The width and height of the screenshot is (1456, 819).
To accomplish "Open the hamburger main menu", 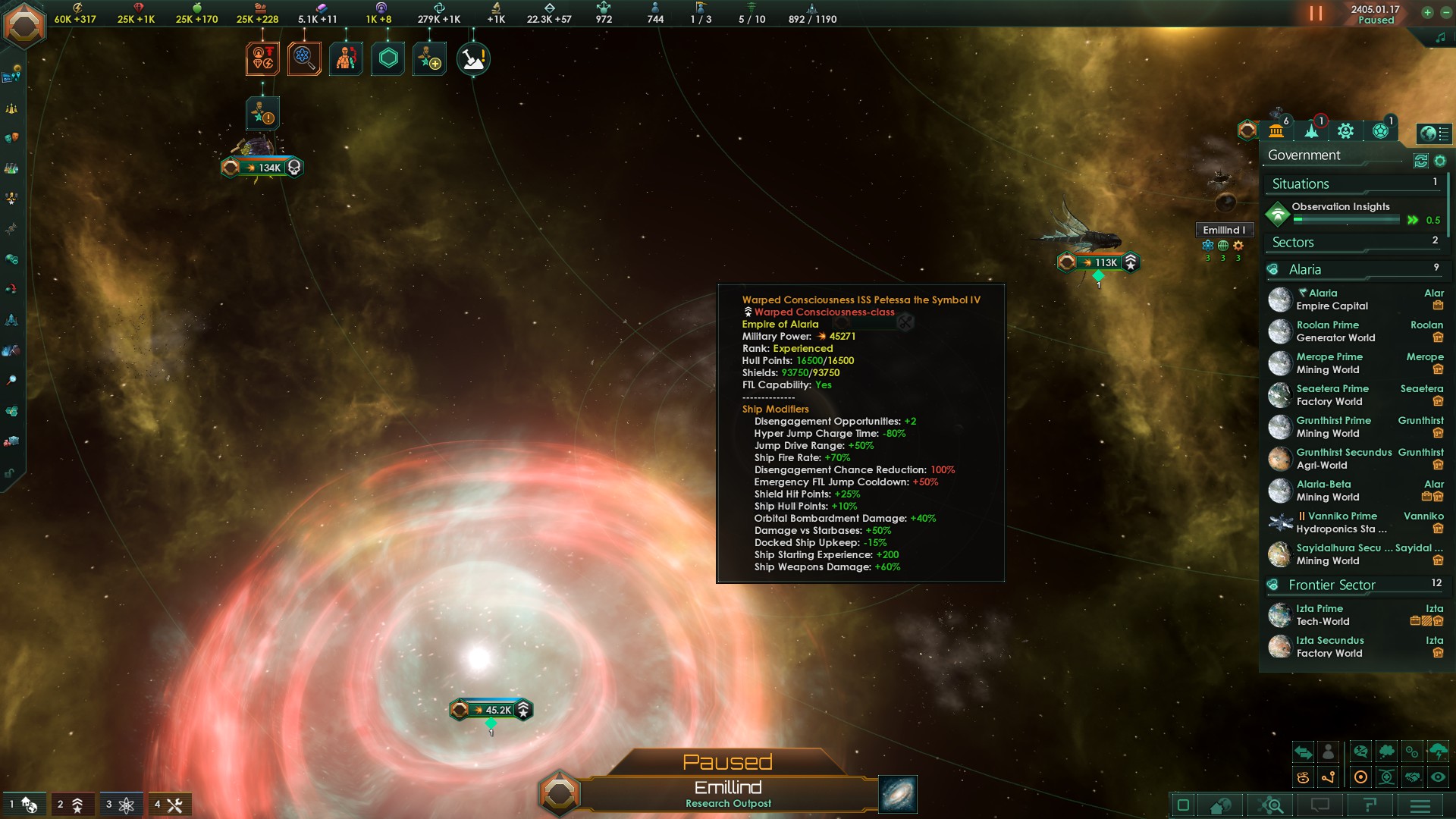I will pyautogui.click(x=1420, y=805).
